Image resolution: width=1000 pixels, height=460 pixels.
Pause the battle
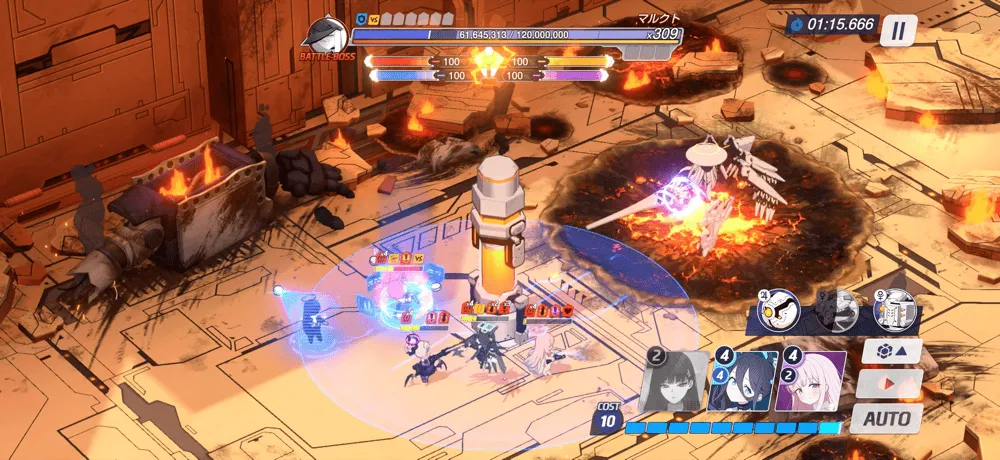point(898,30)
